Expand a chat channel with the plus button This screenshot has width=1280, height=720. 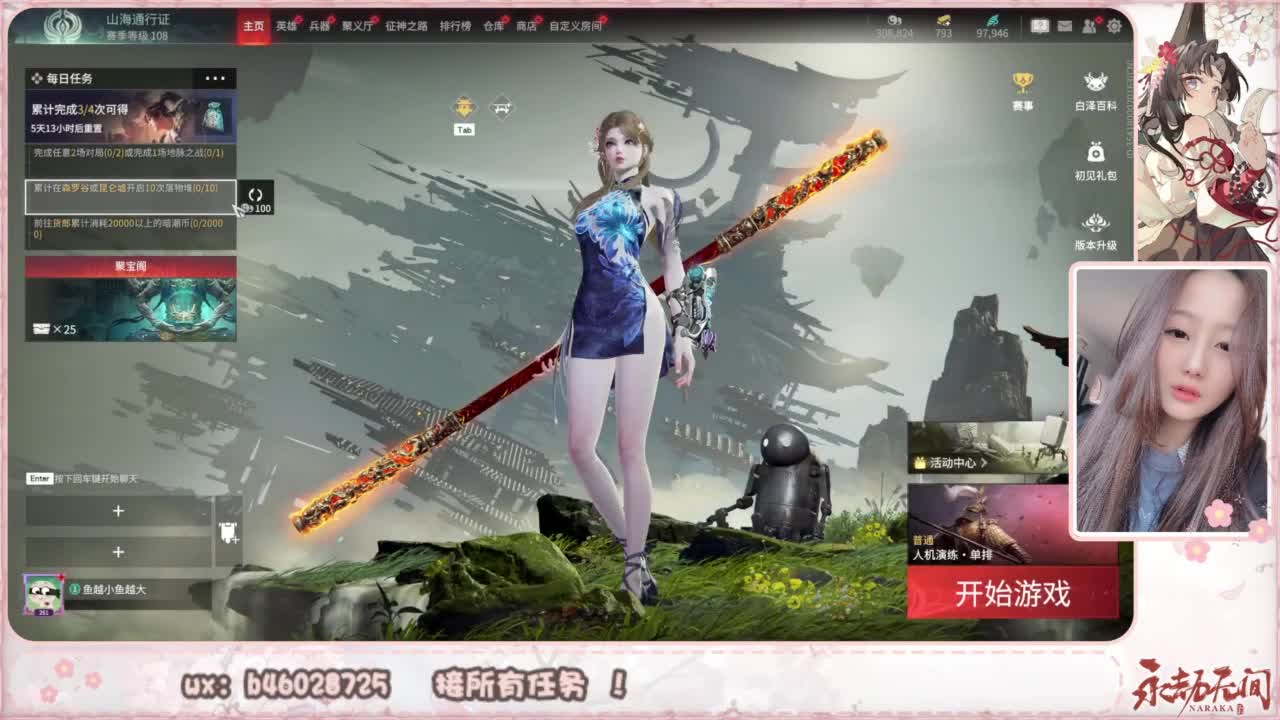(x=119, y=511)
